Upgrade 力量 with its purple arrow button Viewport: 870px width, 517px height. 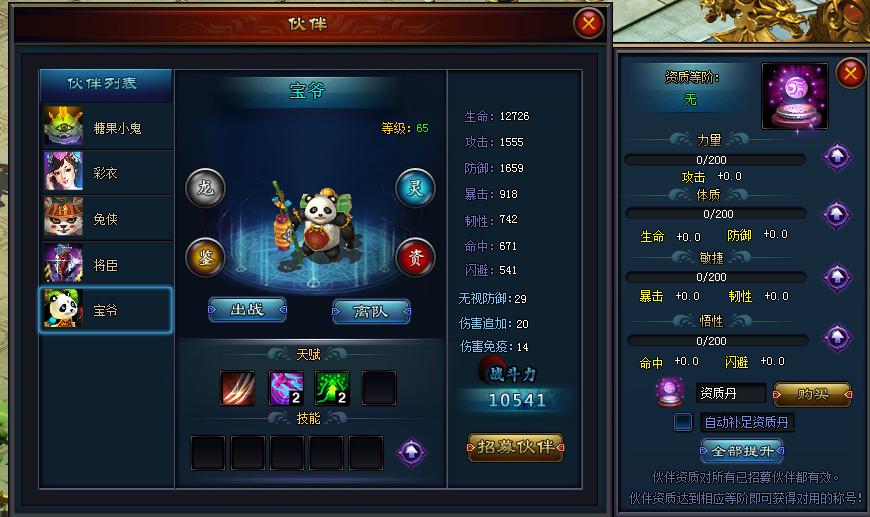[836, 157]
